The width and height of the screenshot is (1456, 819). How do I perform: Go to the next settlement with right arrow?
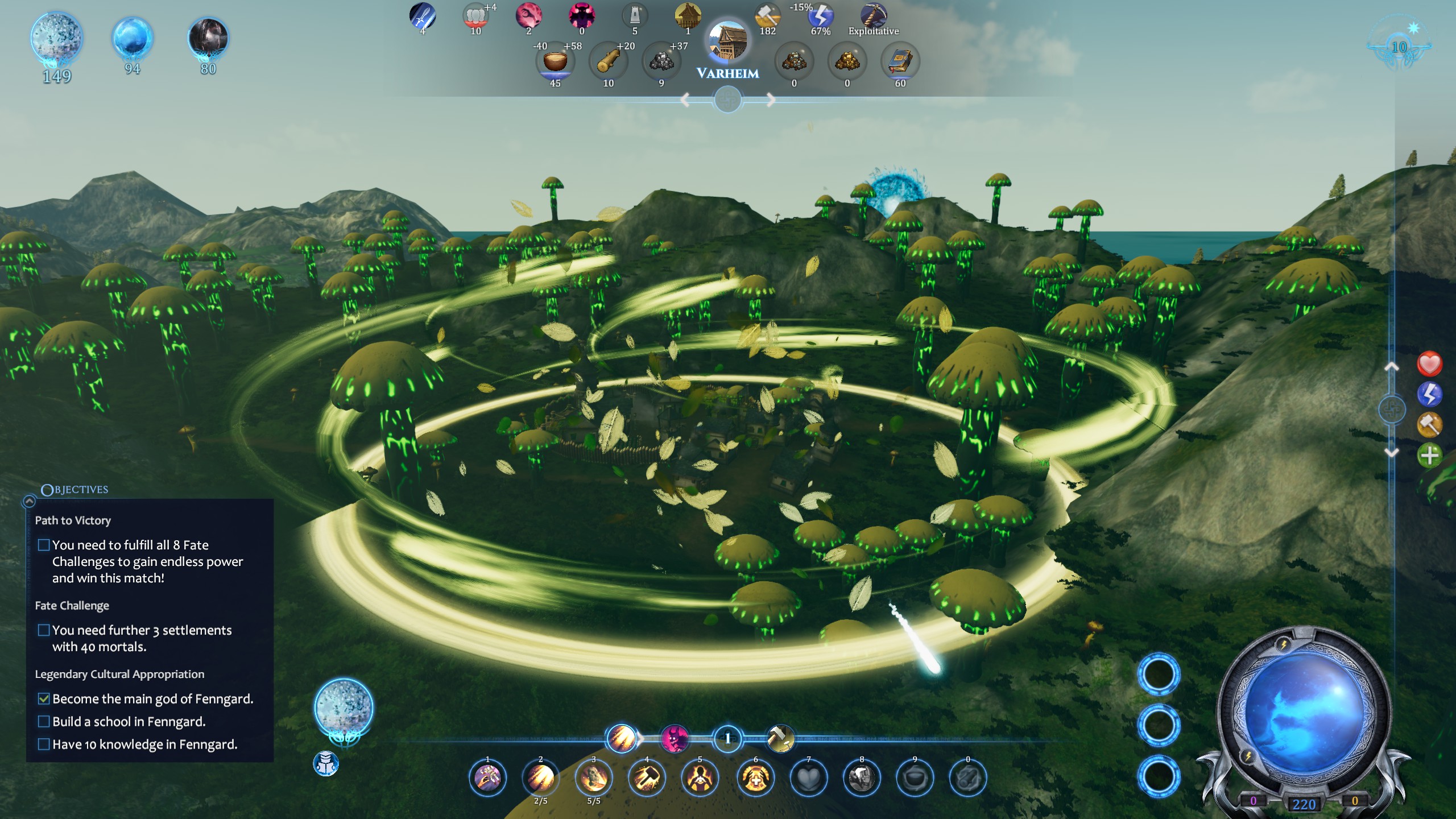click(771, 101)
